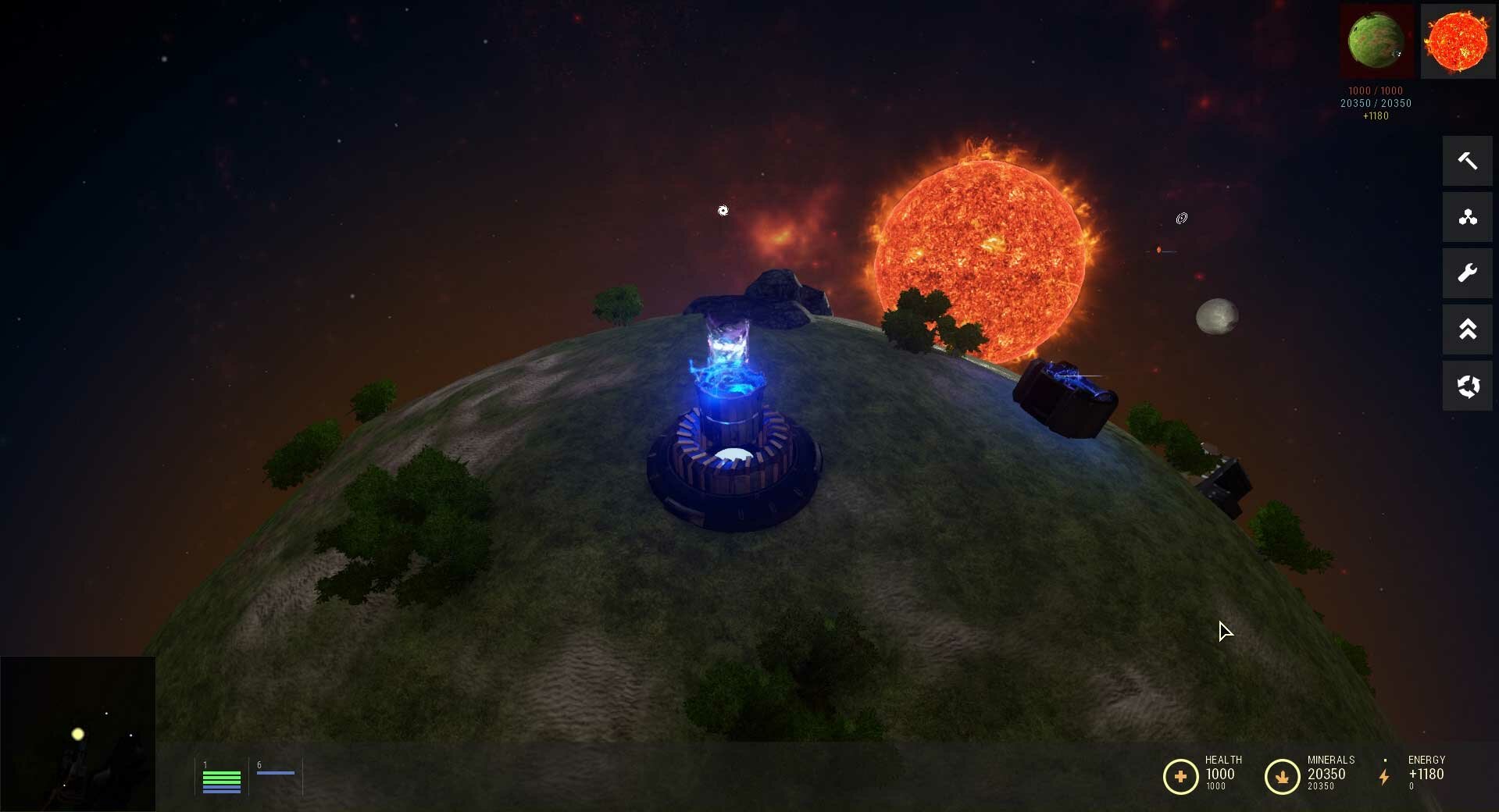Click the recycle arrows button
Viewport: 1499px width, 812px height.
(x=1467, y=386)
